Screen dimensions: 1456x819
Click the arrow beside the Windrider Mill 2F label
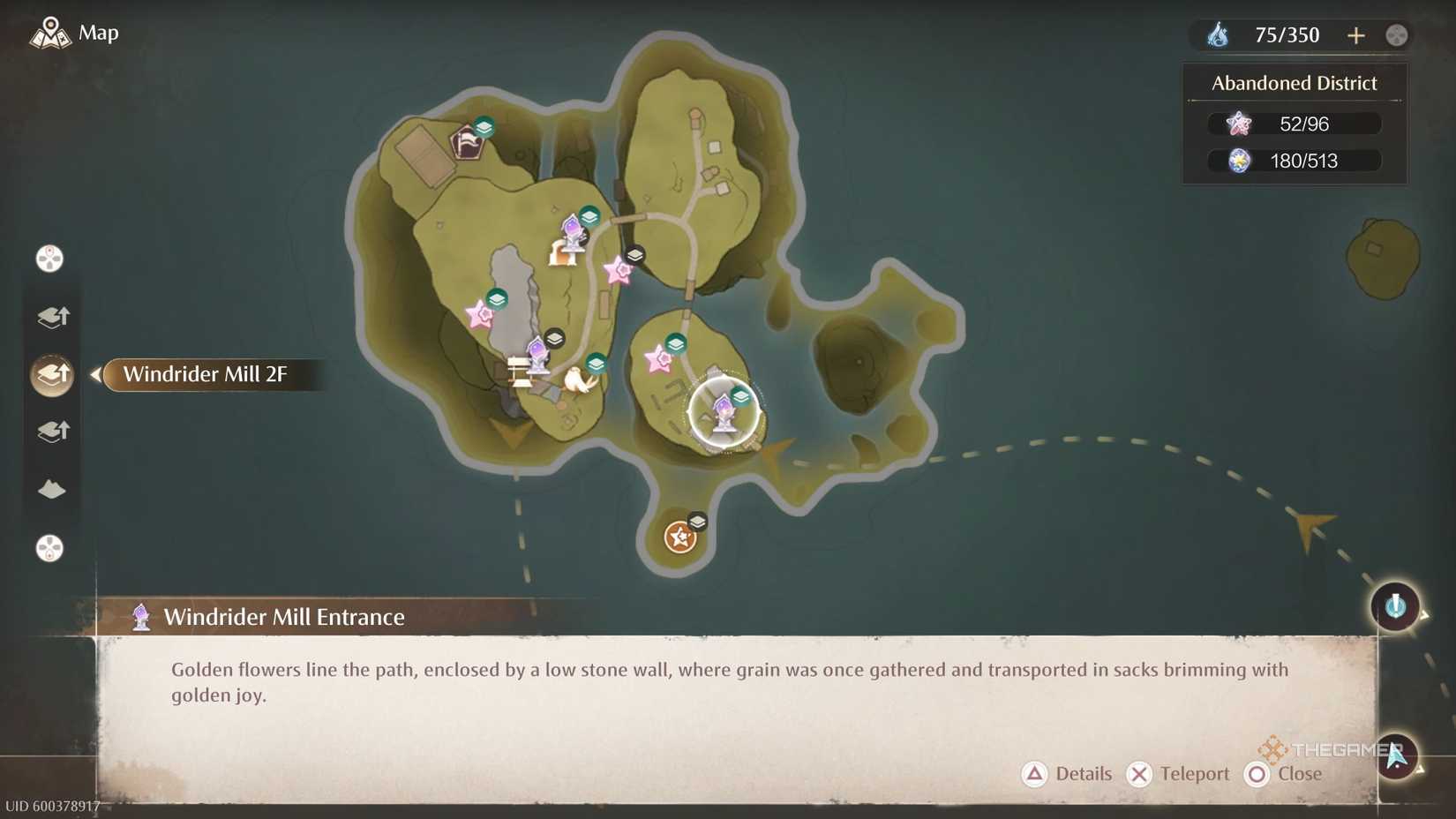click(94, 374)
